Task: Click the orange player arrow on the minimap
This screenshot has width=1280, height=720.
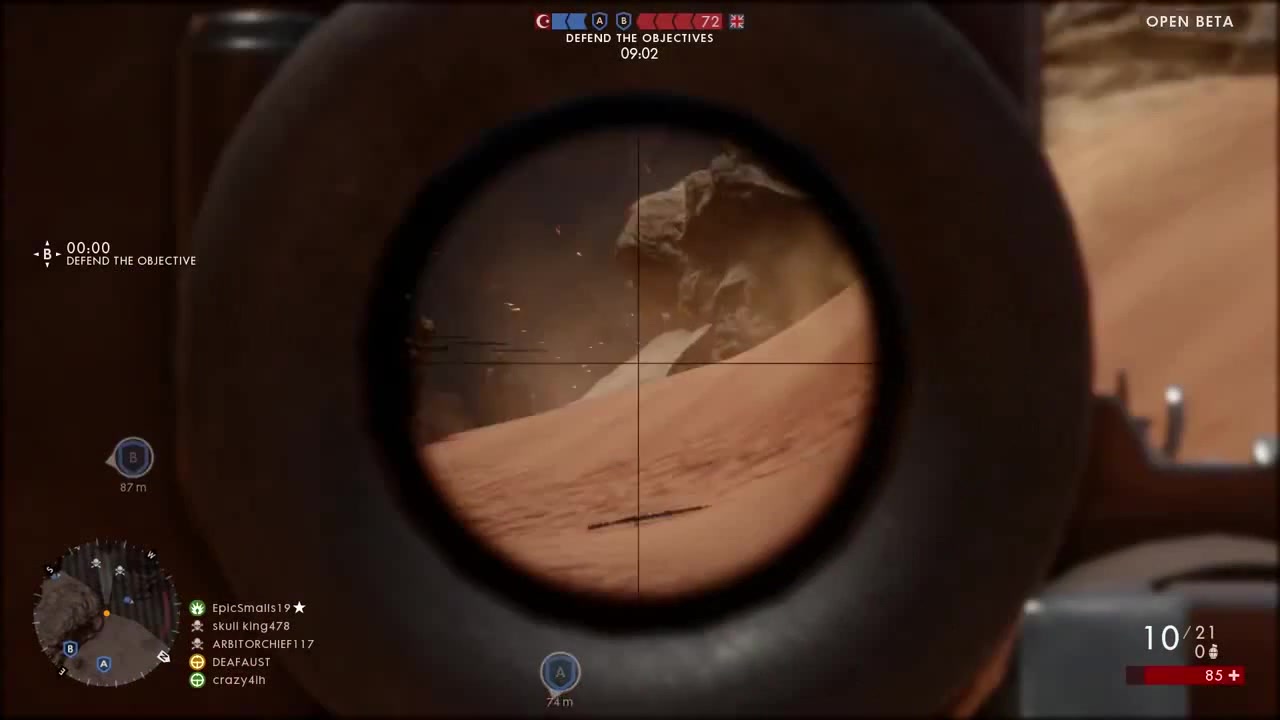Action: pyautogui.click(x=106, y=612)
